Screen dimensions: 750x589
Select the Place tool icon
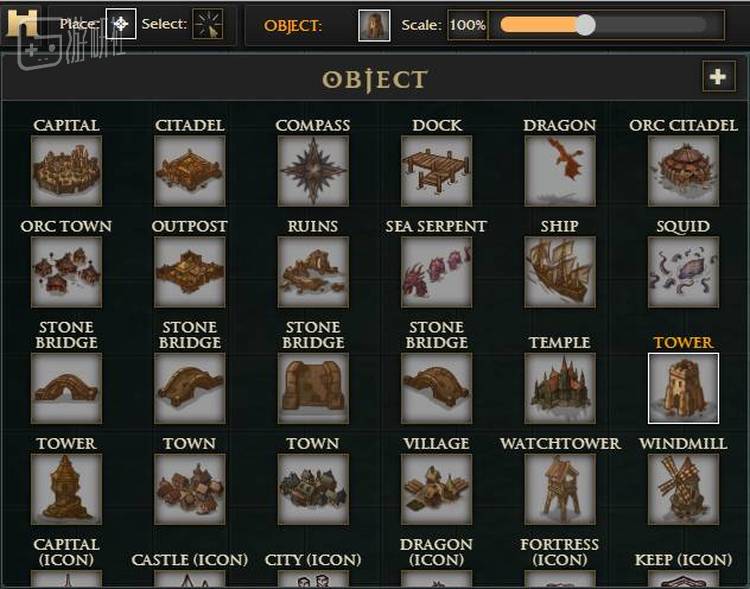[121, 24]
